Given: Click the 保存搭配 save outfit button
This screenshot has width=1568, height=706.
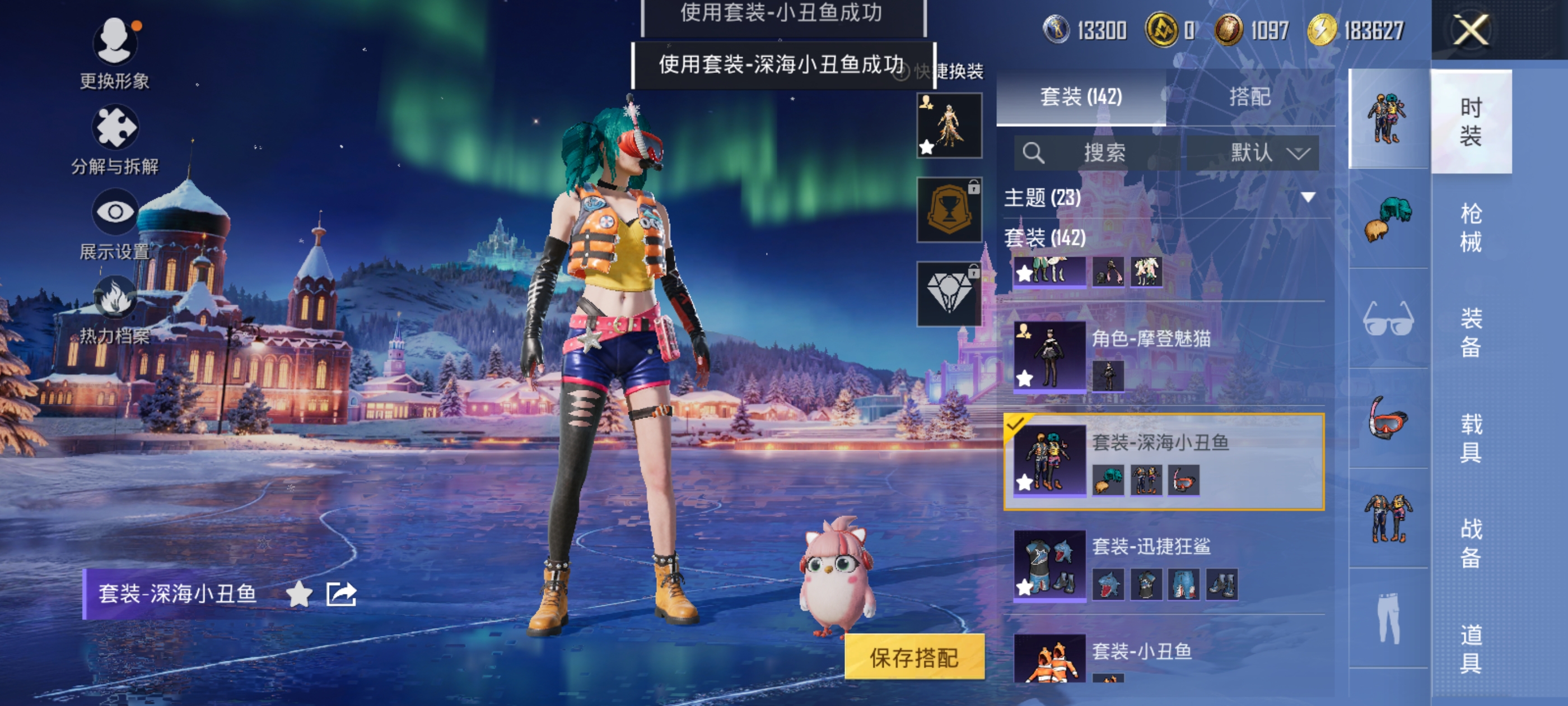Looking at the screenshot, I should coord(914,657).
